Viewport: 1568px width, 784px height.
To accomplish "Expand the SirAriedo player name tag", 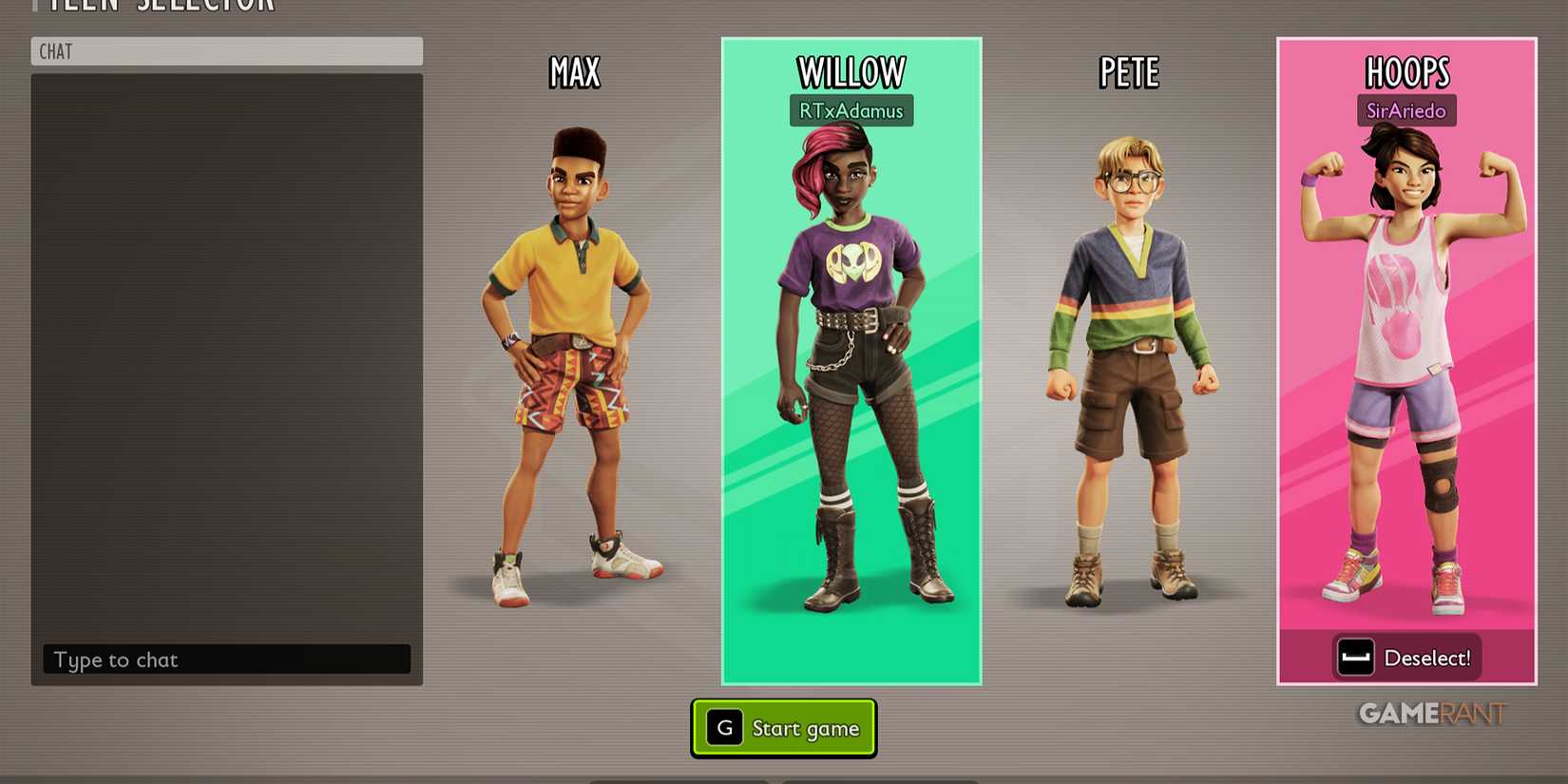I will [1406, 110].
